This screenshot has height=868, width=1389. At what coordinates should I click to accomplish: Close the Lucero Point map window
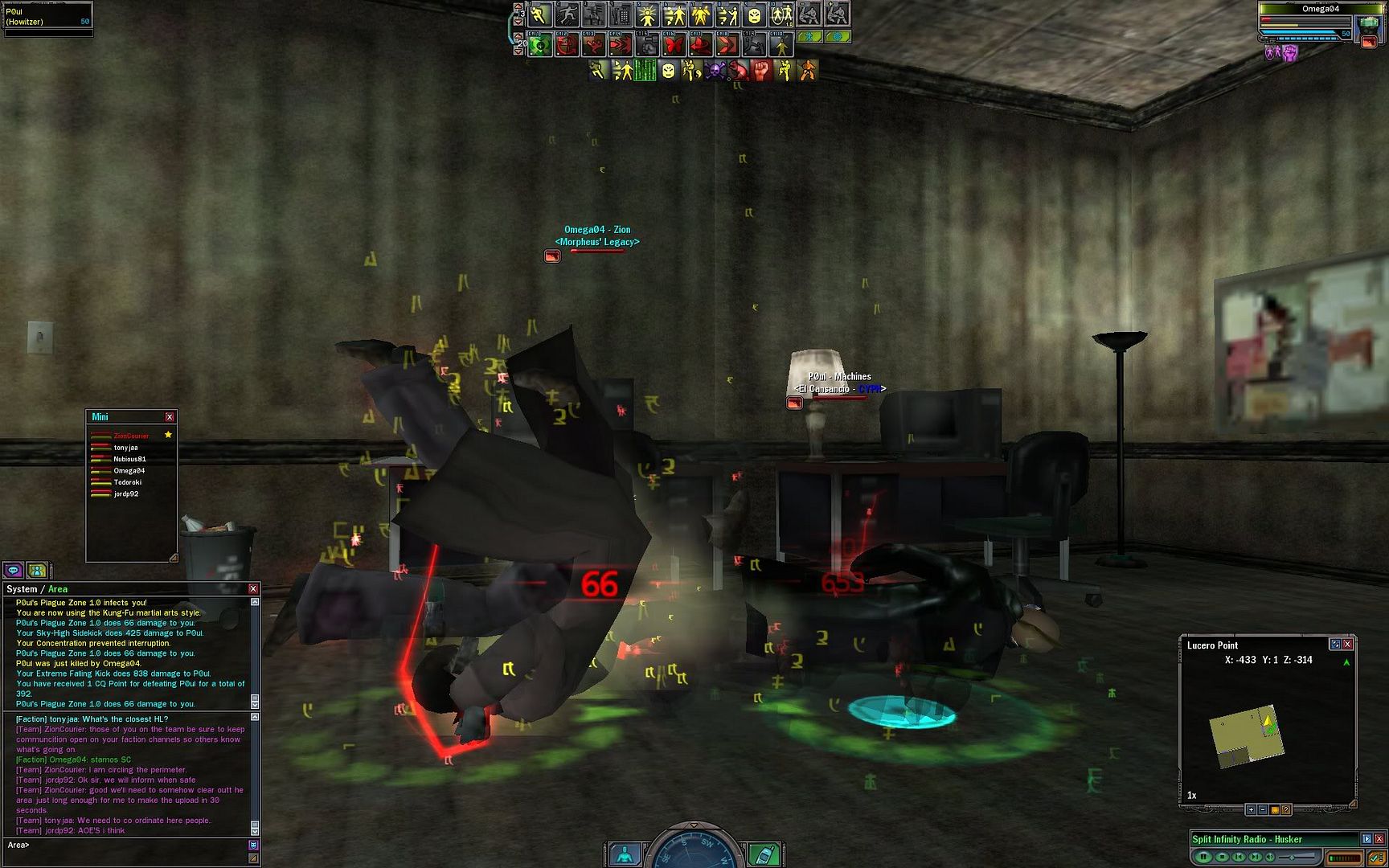tap(1348, 645)
